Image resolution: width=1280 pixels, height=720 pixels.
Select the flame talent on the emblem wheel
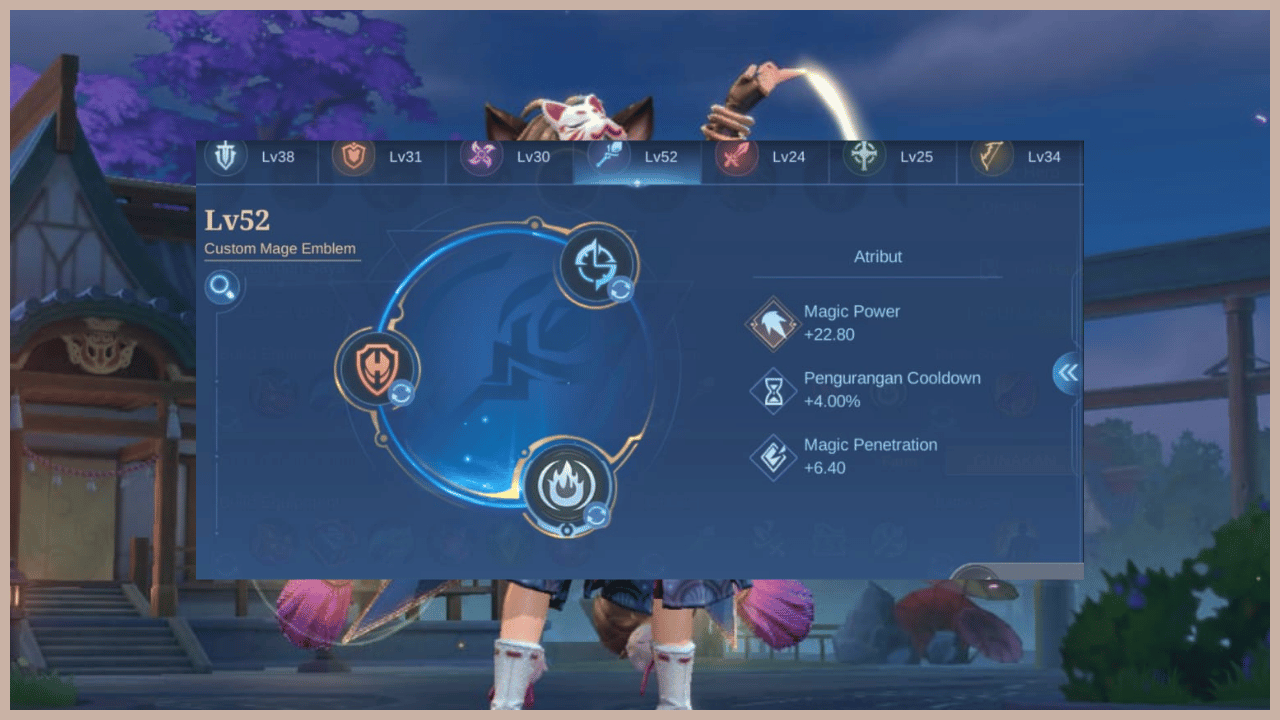[x=566, y=487]
